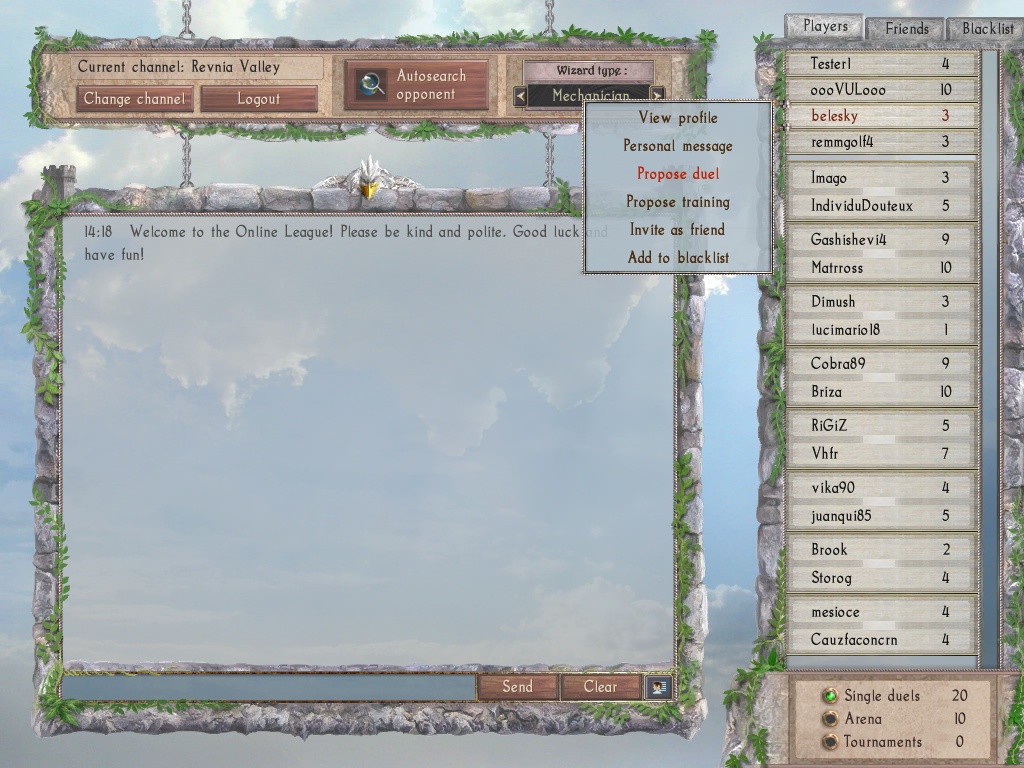1024x768 pixels.
Task: Select player Gashishevi4 in list
Action: tap(880, 240)
